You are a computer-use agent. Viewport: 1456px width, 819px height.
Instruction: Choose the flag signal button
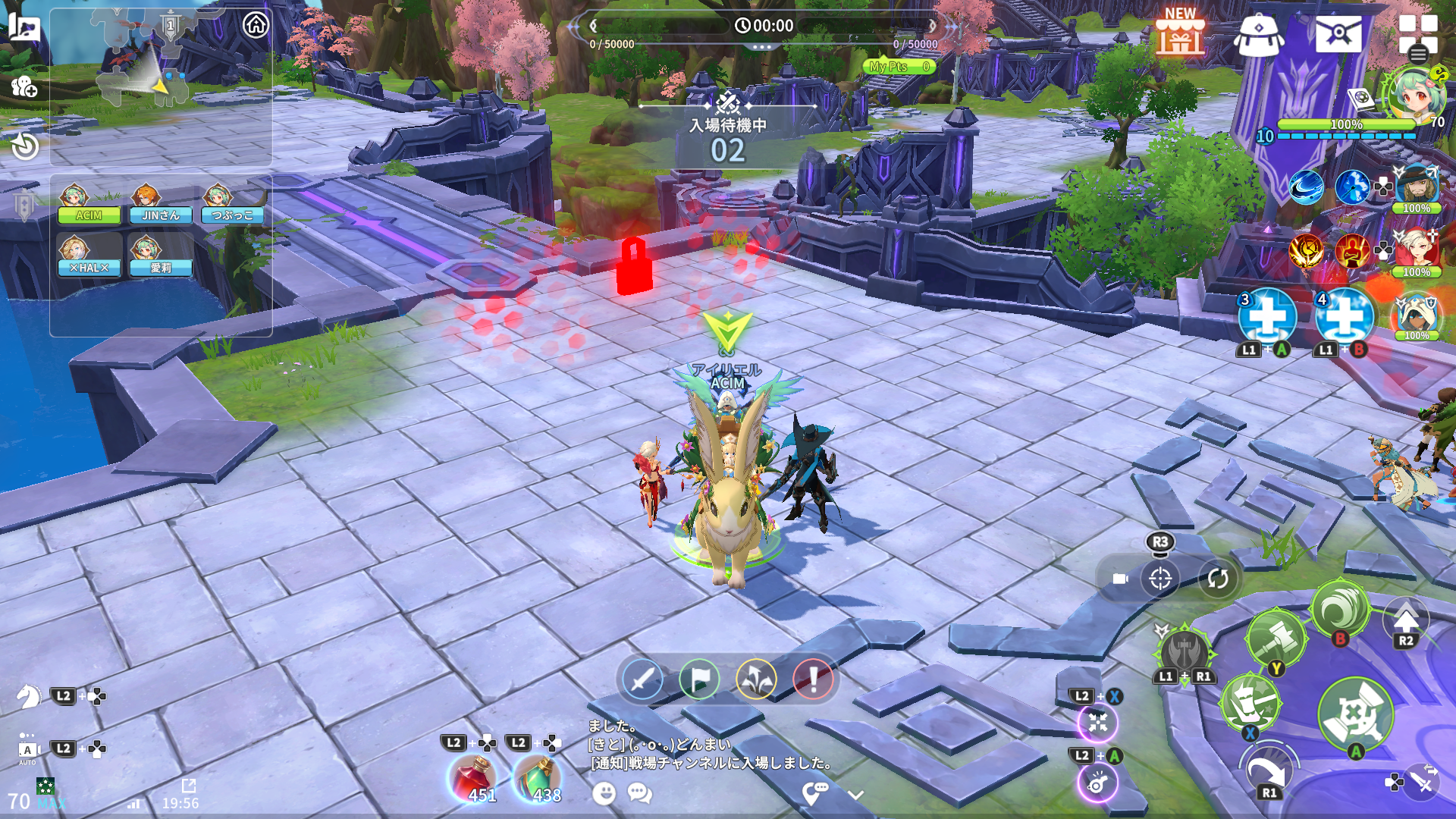click(698, 679)
